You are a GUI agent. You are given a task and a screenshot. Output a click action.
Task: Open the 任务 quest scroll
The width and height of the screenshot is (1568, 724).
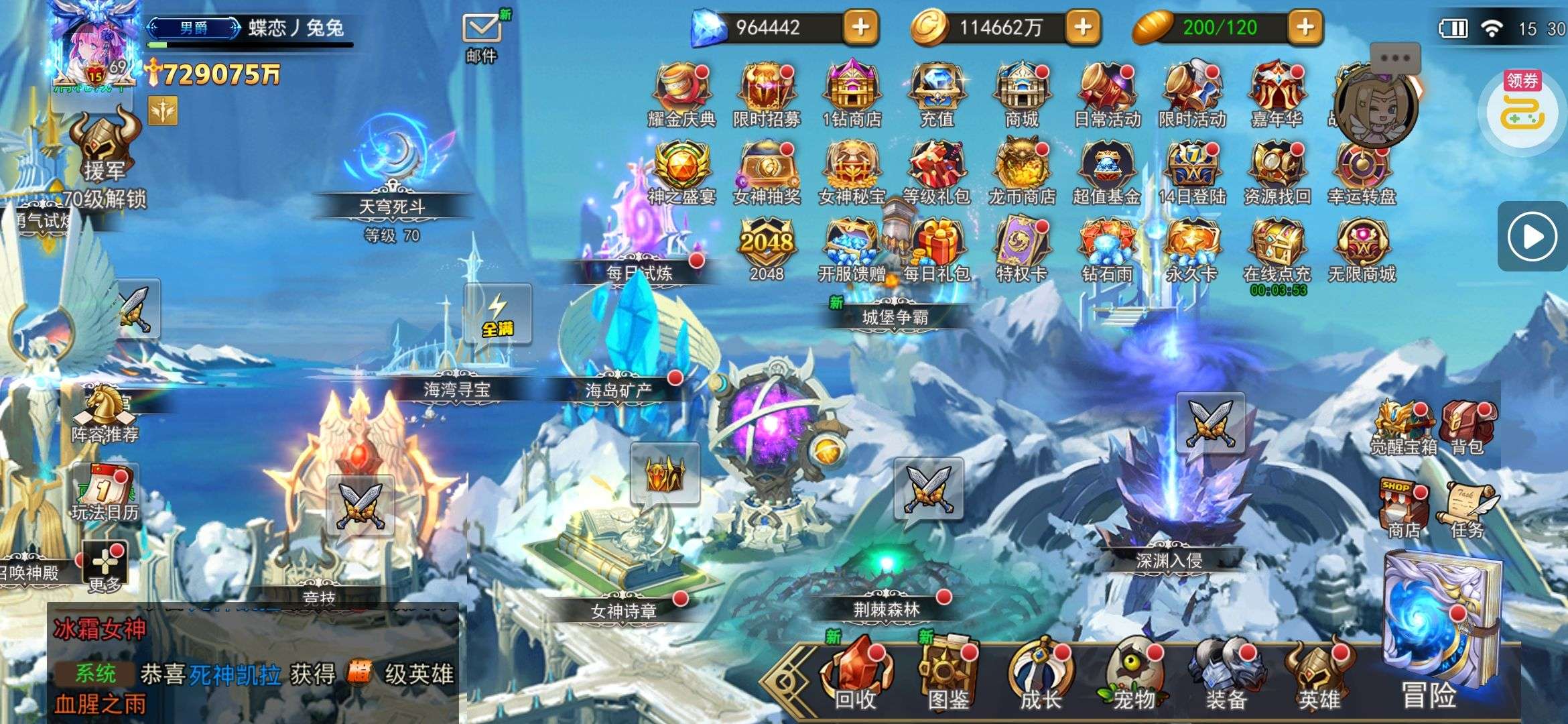pyautogui.click(x=1467, y=511)
